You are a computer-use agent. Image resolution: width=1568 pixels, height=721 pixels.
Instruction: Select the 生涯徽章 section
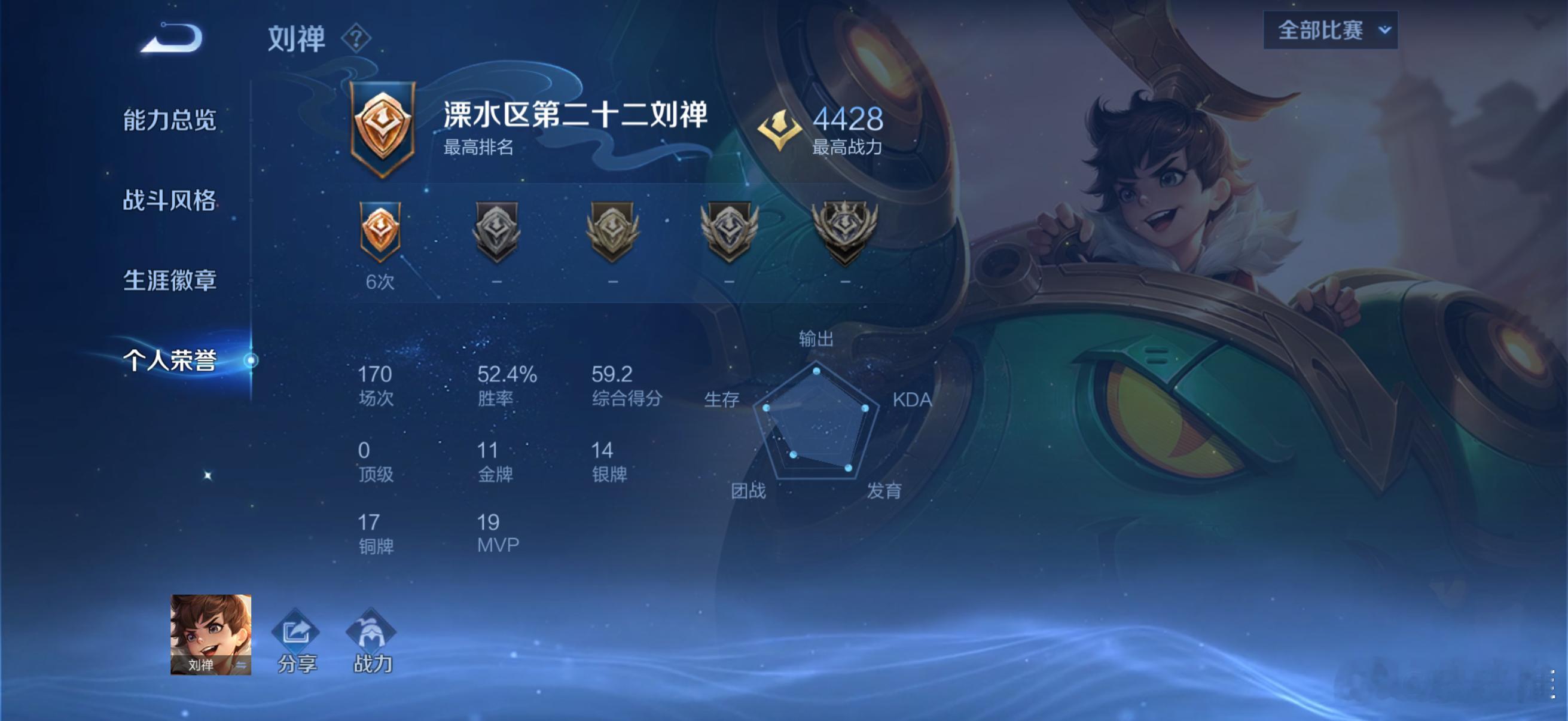coord(171,281)
